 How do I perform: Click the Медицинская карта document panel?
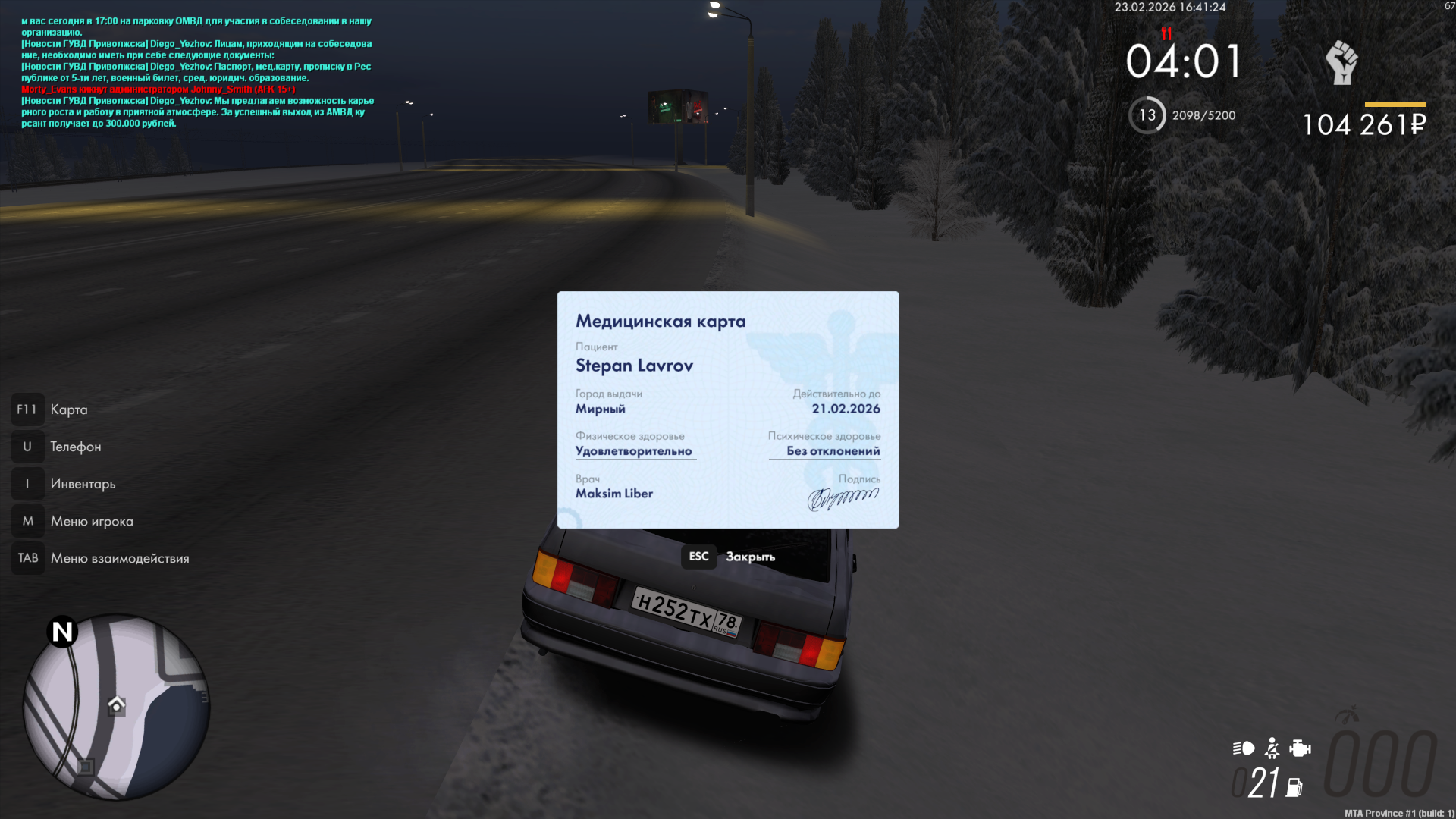click(728, 409)
